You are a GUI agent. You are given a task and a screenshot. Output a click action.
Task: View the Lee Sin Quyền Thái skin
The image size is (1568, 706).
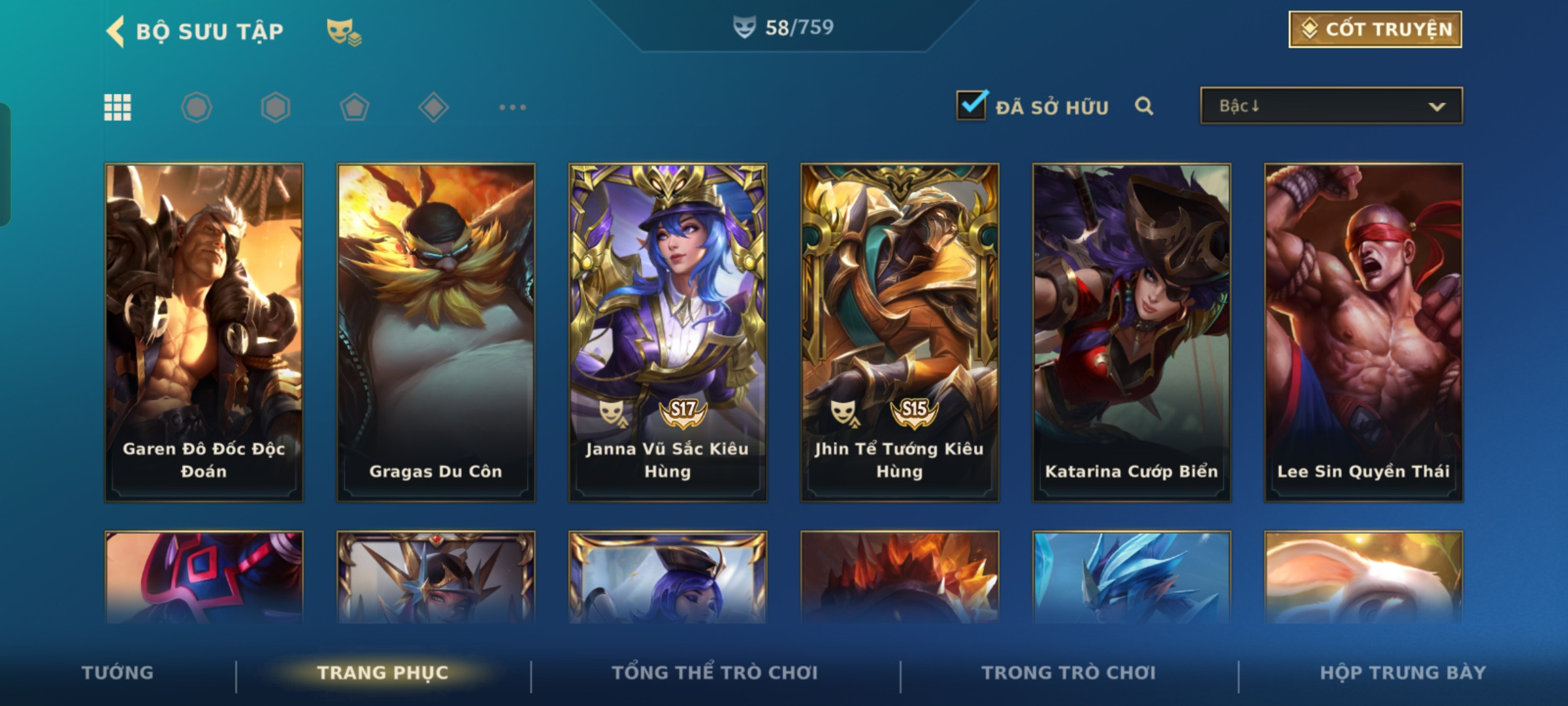(x=1364, y=332)
